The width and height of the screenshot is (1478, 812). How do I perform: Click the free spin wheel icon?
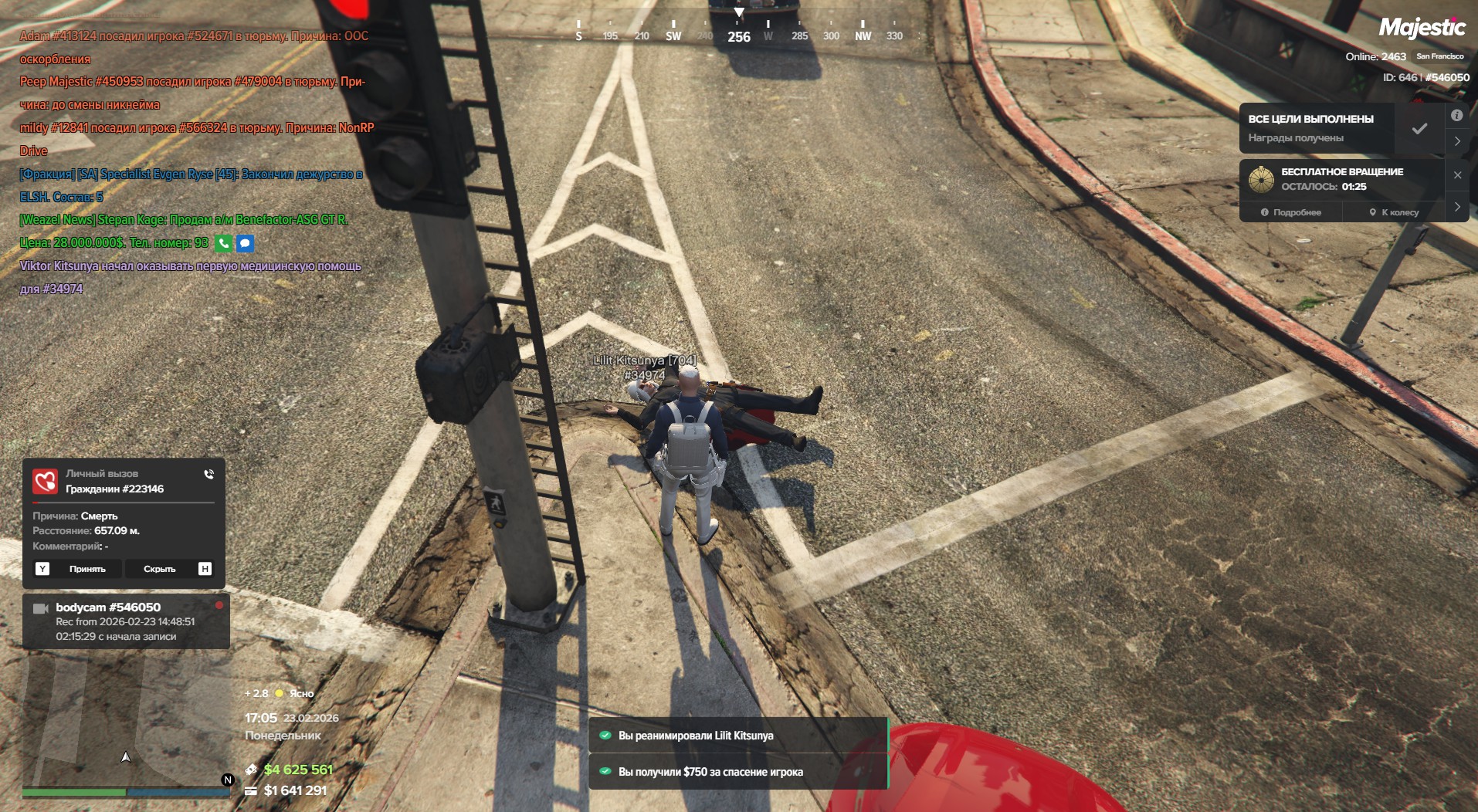(x=1261, y=179)
